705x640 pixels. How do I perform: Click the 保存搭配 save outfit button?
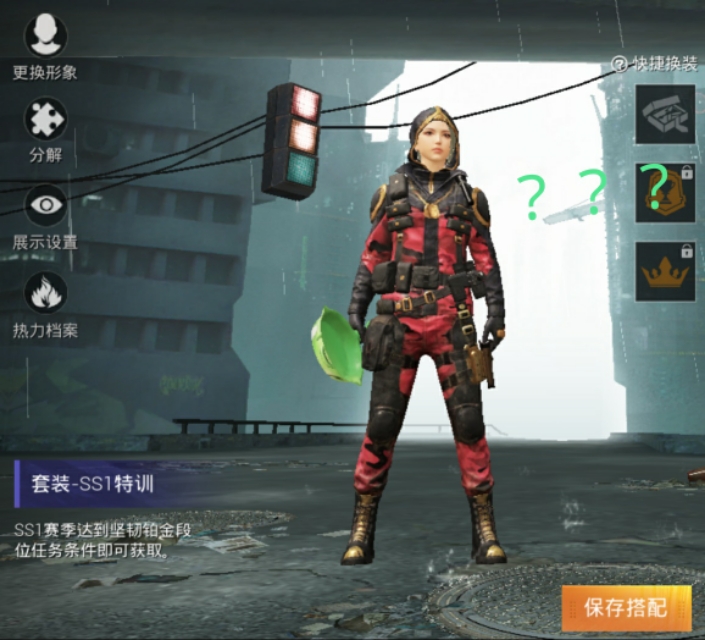626,607
